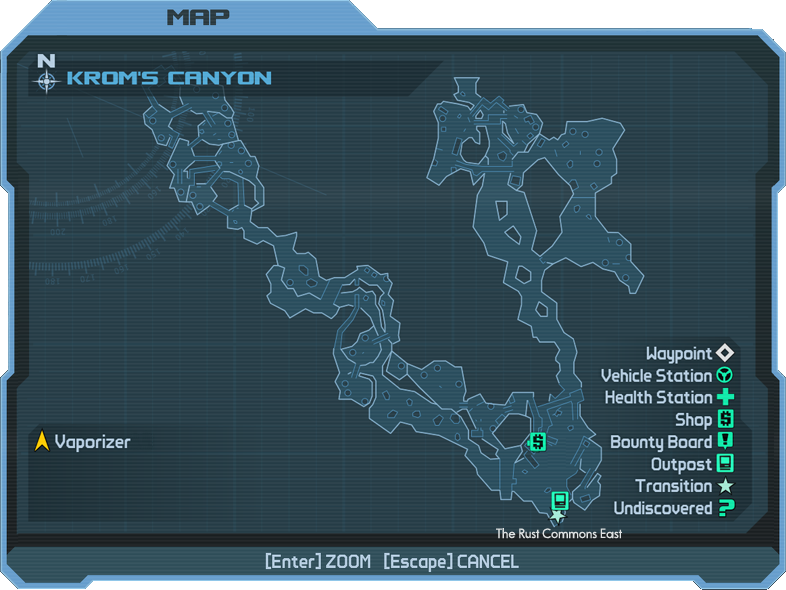Select the Bounty Board legend entry
This screenshot has width=786, height=590.
pos(672,442)
